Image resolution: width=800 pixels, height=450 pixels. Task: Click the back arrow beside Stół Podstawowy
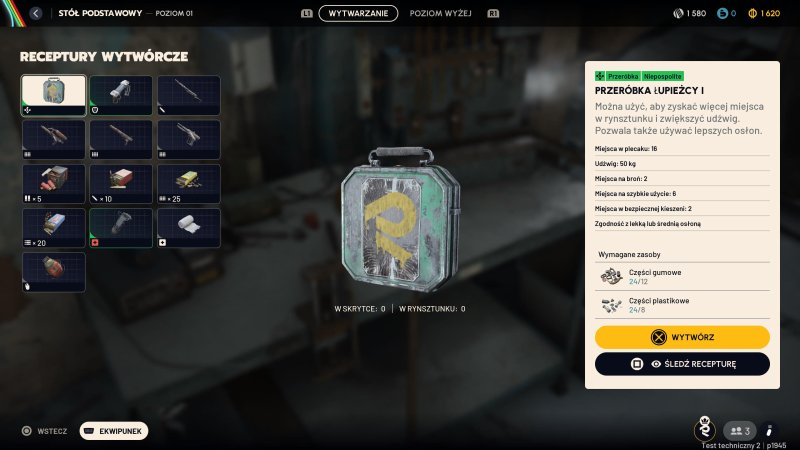pos(36,14)
